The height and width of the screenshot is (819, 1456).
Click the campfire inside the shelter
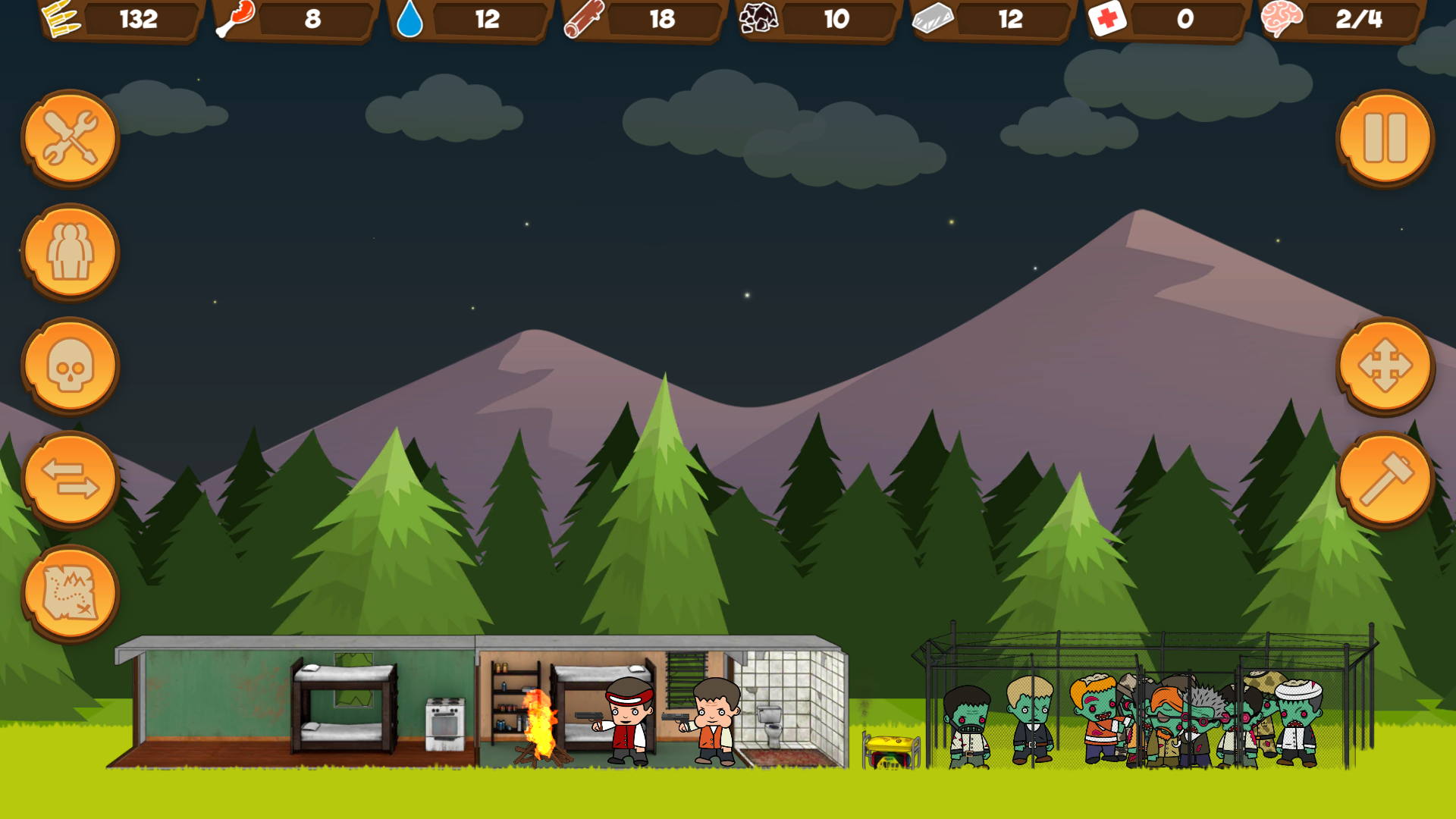tap(539, 728)
